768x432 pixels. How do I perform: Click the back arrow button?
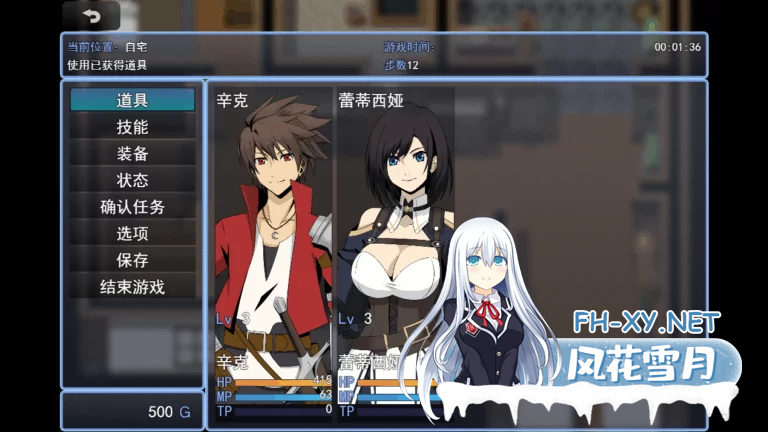(91, 16)
